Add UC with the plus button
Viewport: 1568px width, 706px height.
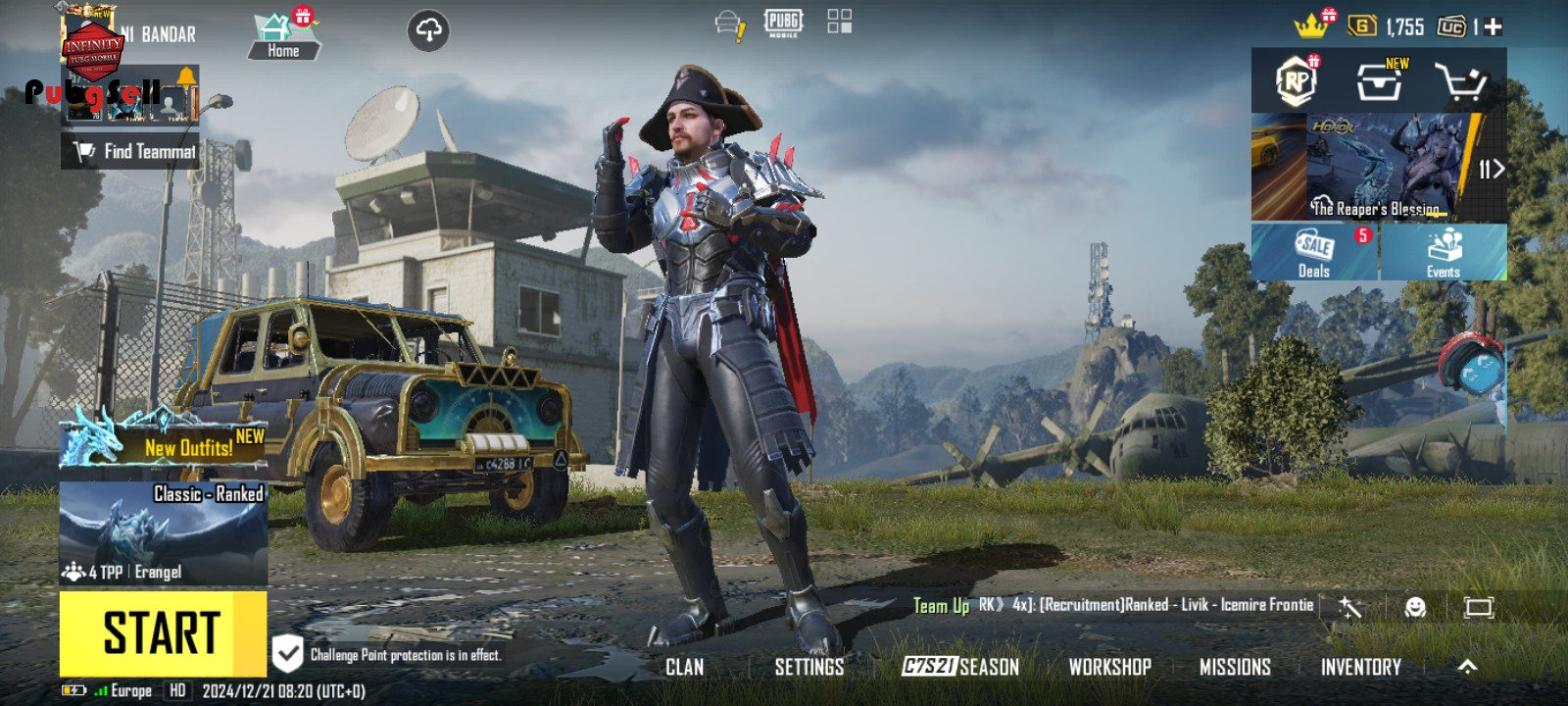click(1493, 27)
